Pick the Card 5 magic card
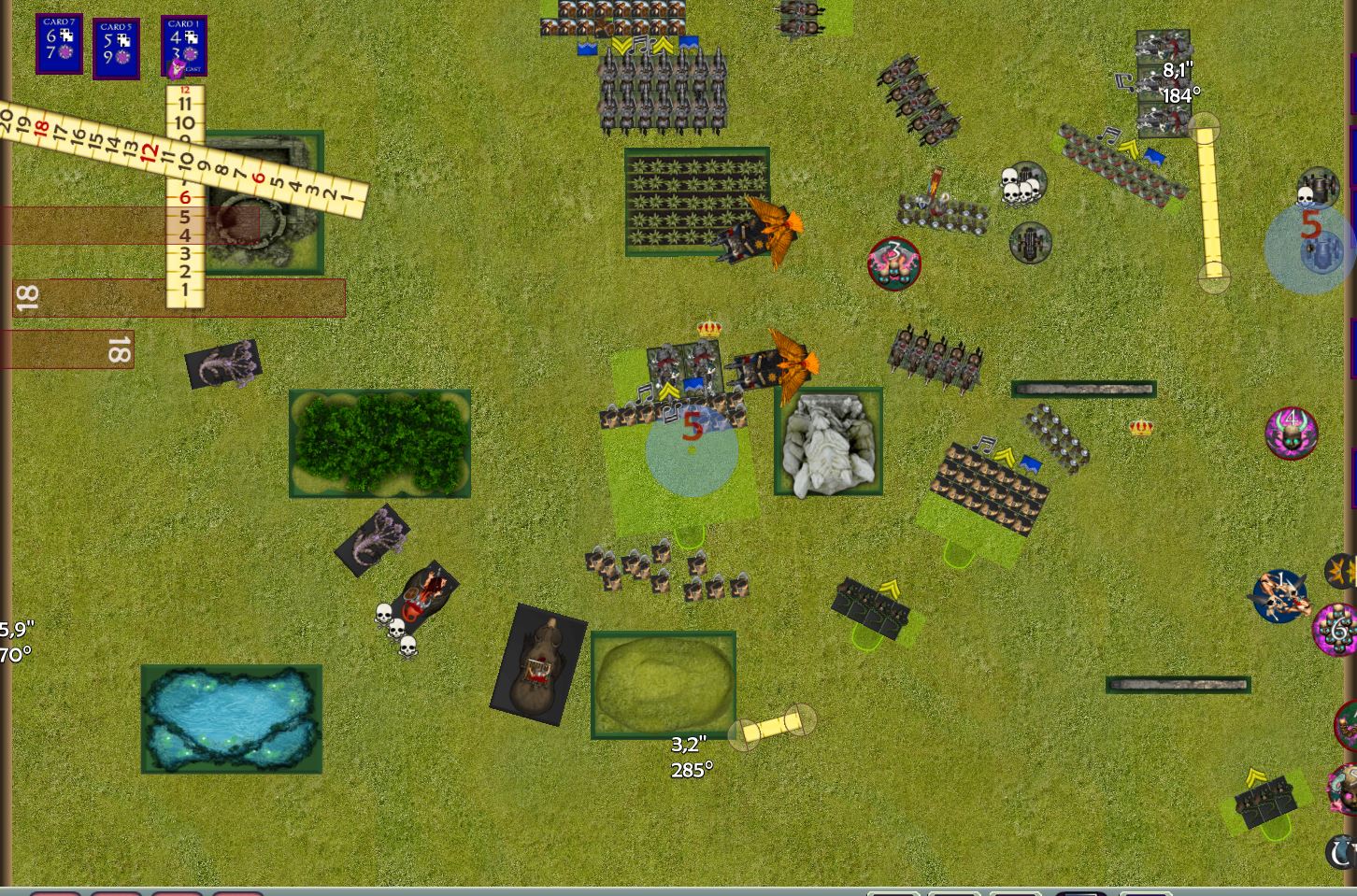The width and height of the screenshot is (1357, 896). click(x=116, y=48)
